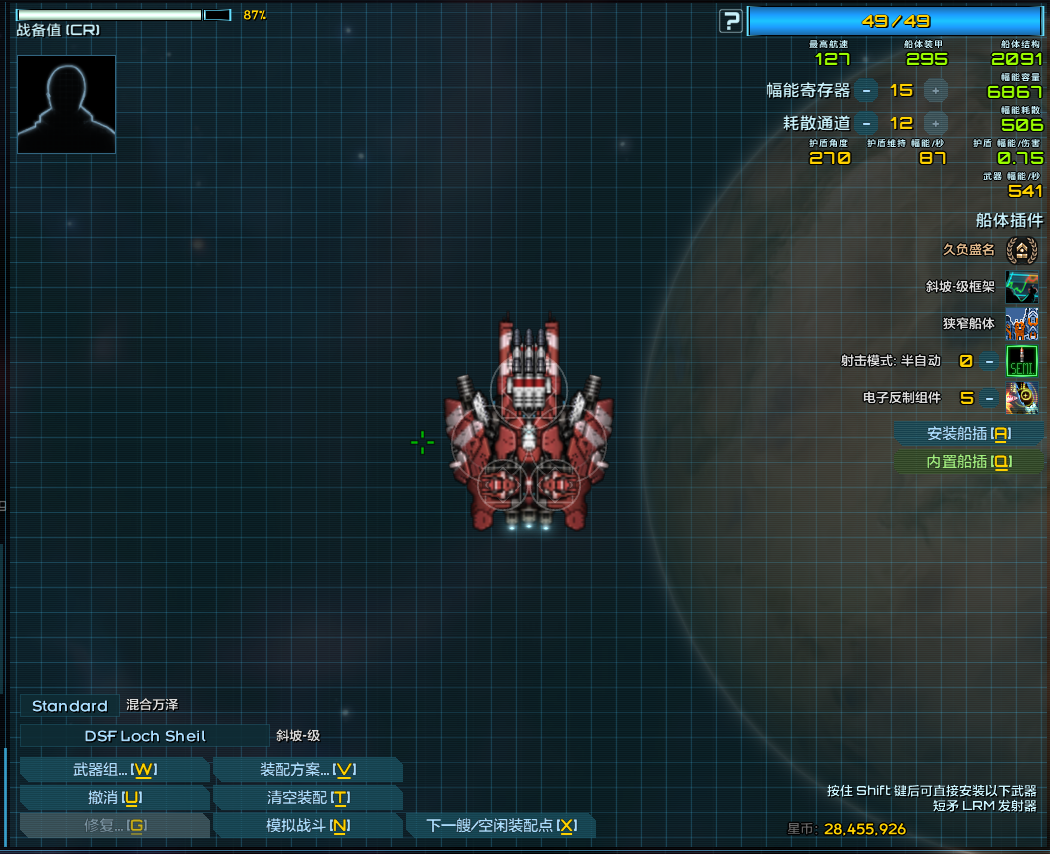The image size is (1050, 854).
Task: Increase flux capacitors (幅能寄存器) with plus
Action: (x=935, y=90)
